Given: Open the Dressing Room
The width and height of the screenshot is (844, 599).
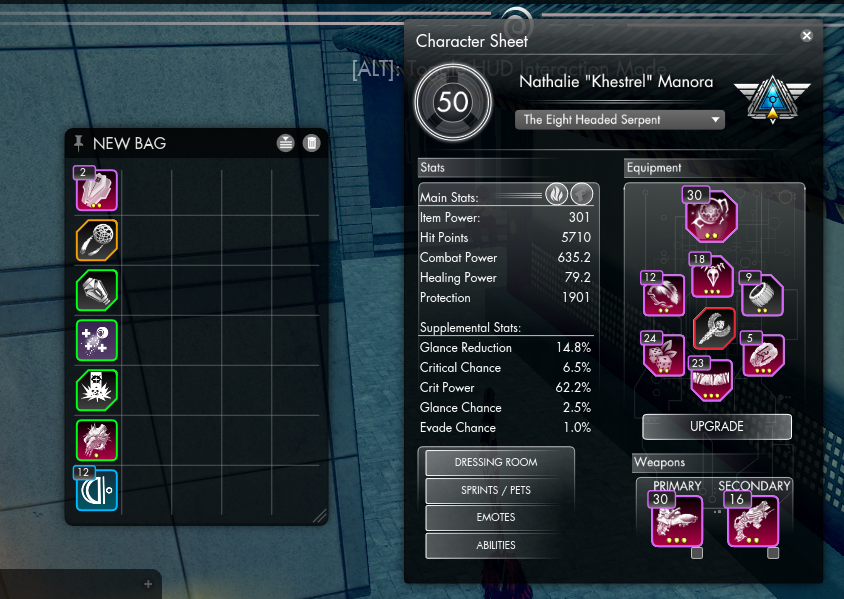Looking at the screenshot, I should pyautogui.click(x=496, y=462).
